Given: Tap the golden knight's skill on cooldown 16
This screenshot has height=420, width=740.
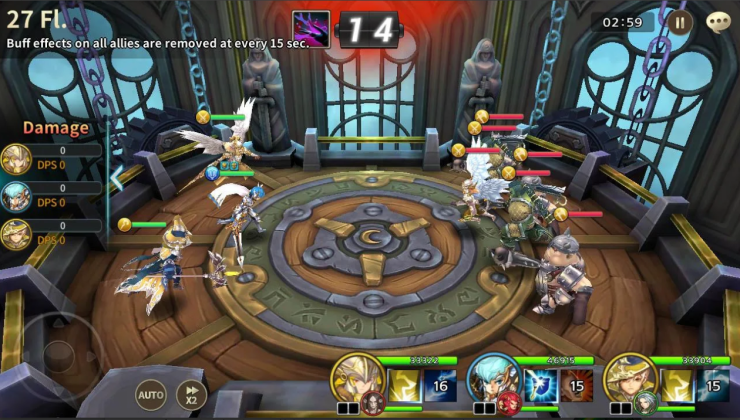Looking at the screenshot, I should point(440,385).
